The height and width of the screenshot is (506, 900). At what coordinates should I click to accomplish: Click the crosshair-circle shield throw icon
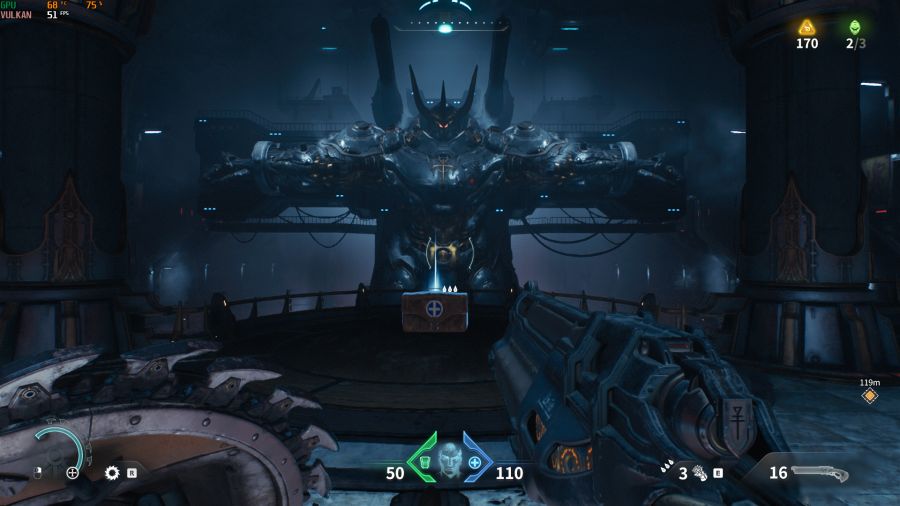tap(72, 472)
